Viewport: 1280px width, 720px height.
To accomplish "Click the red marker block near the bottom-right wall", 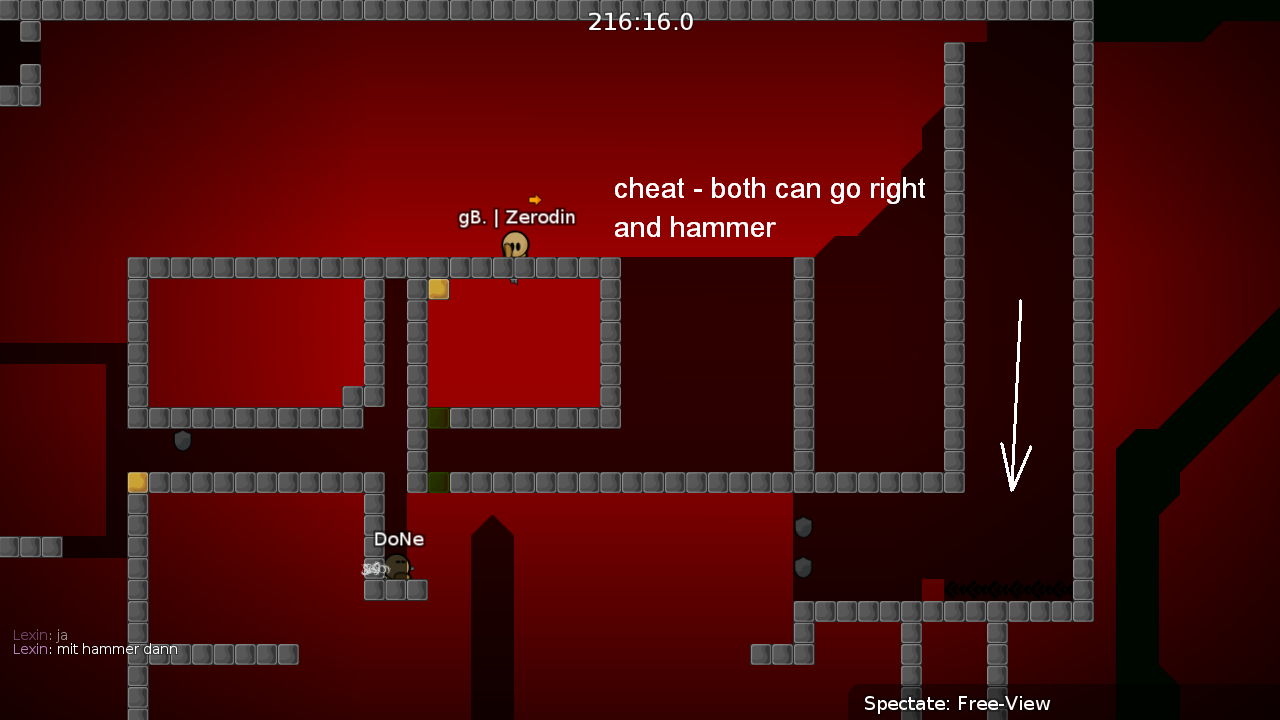I will pos(932,588).
